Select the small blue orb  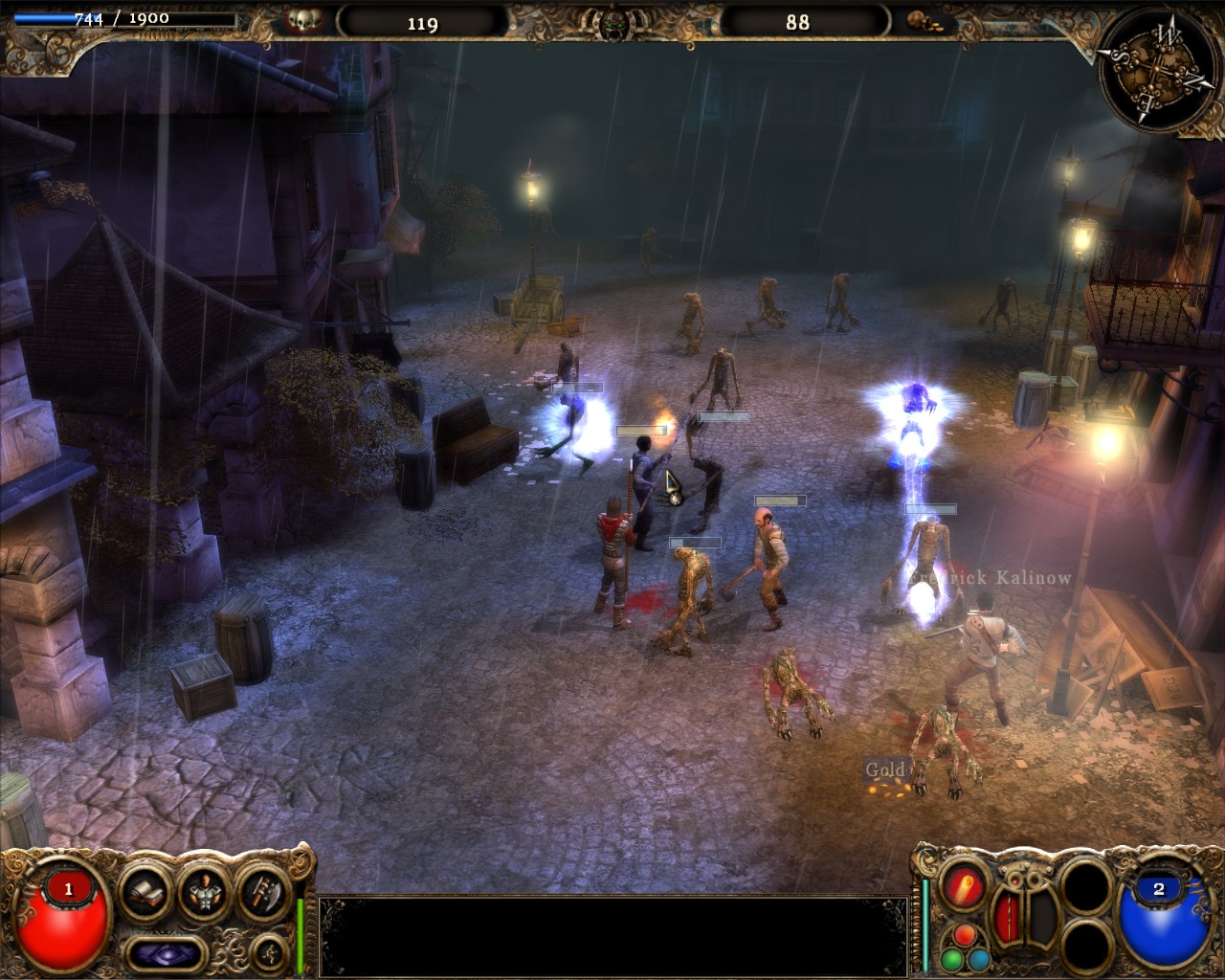(978, 959)
